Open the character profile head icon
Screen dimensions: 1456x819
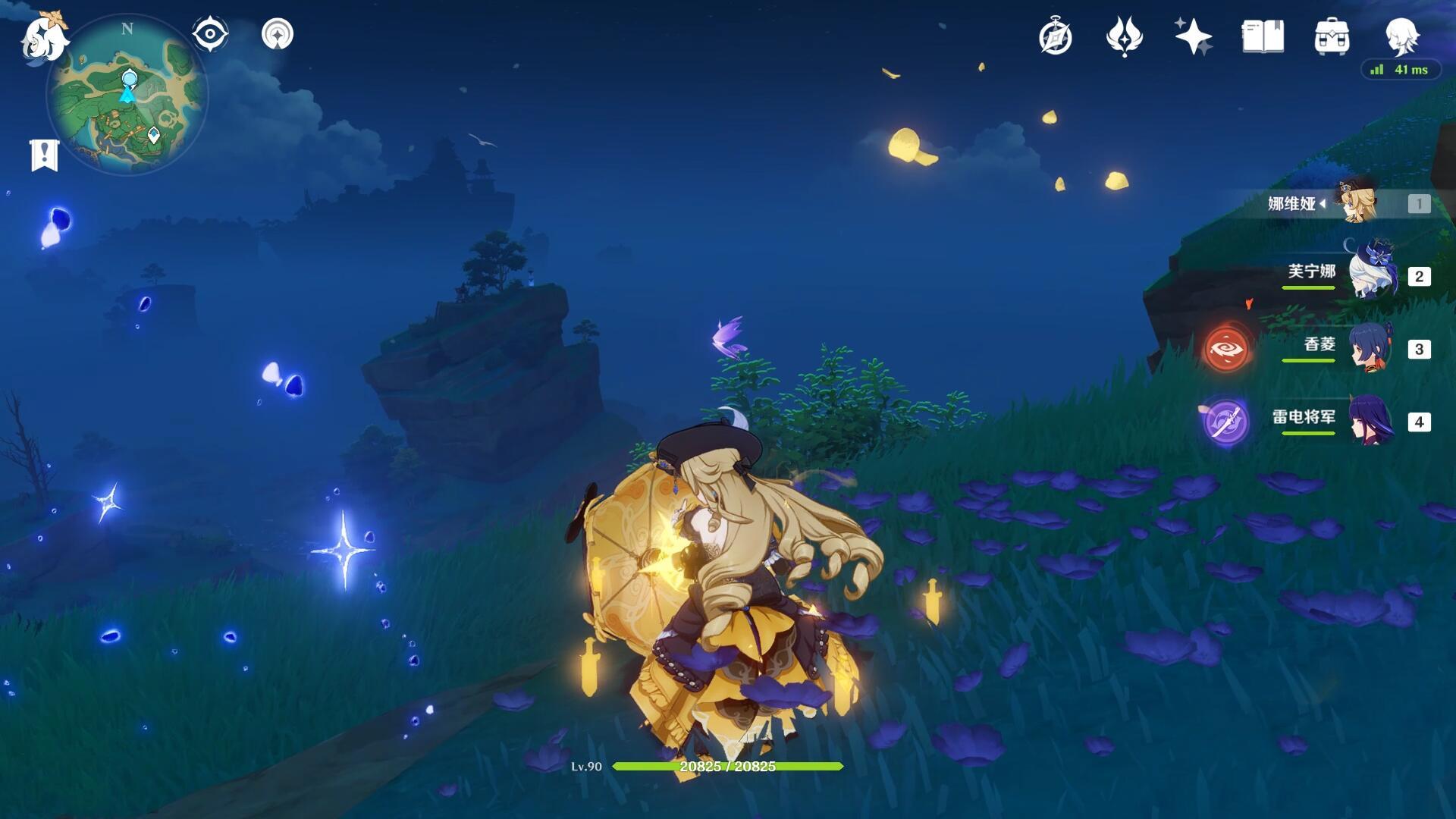click(x=1400, y=35)
